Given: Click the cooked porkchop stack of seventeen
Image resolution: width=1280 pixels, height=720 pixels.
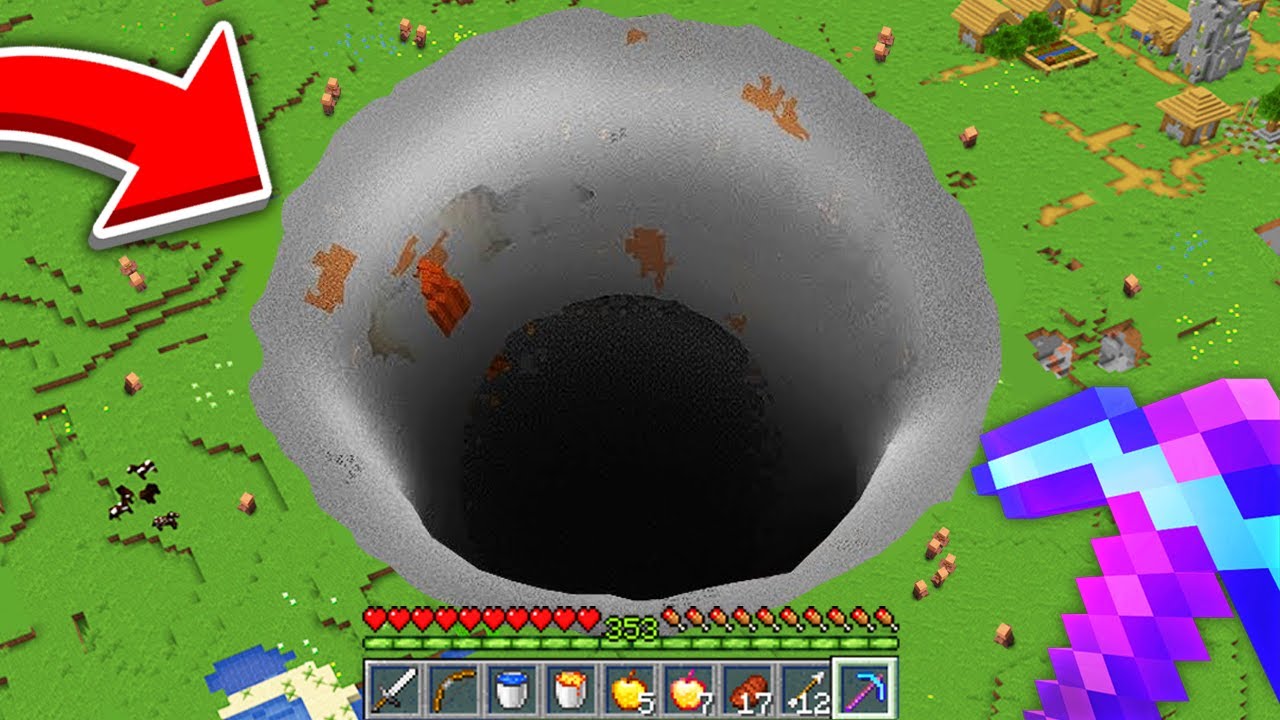Looking at the screenshot, I should coord(748,688).
